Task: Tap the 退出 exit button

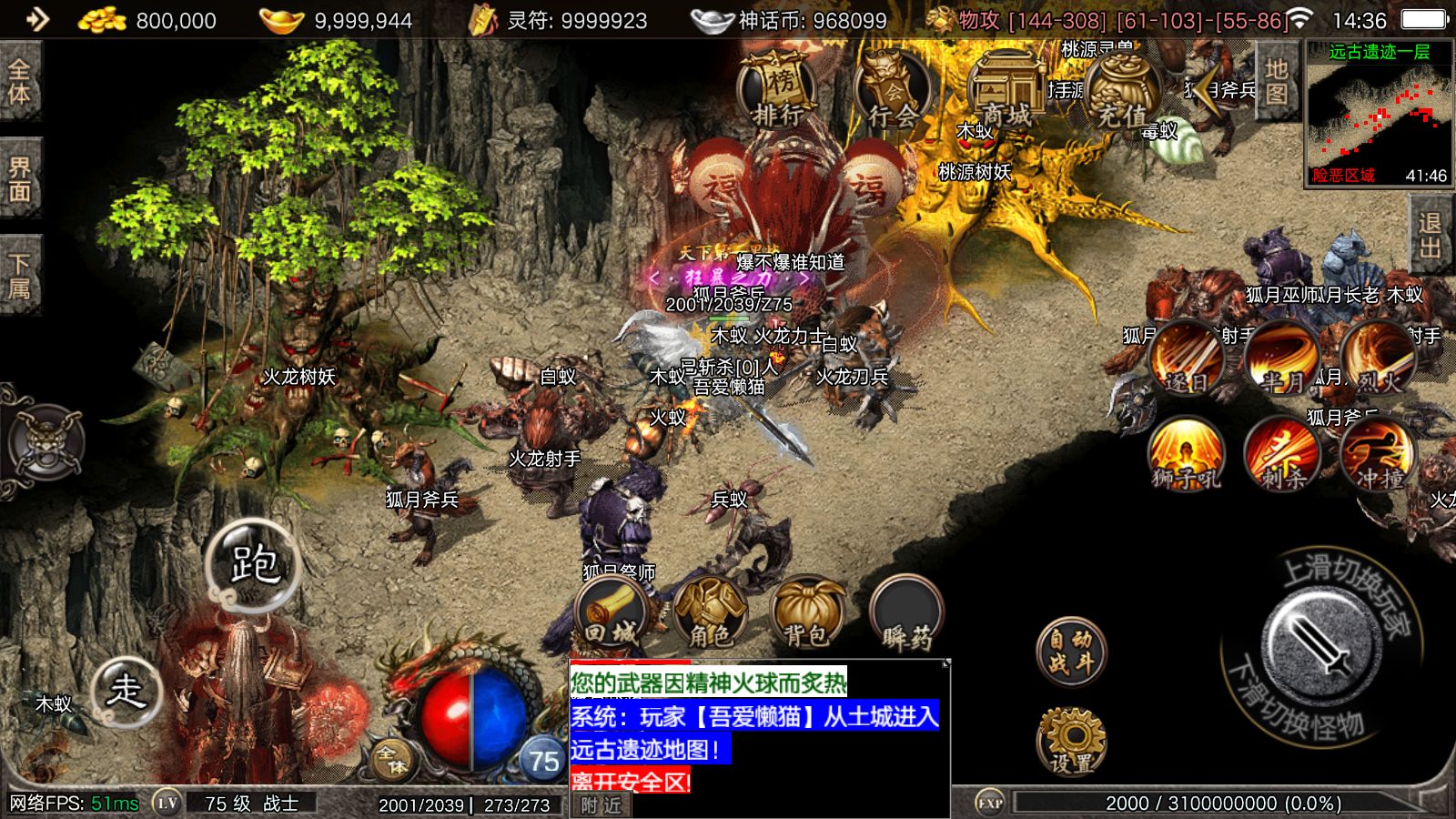Action: point(1431,235)
